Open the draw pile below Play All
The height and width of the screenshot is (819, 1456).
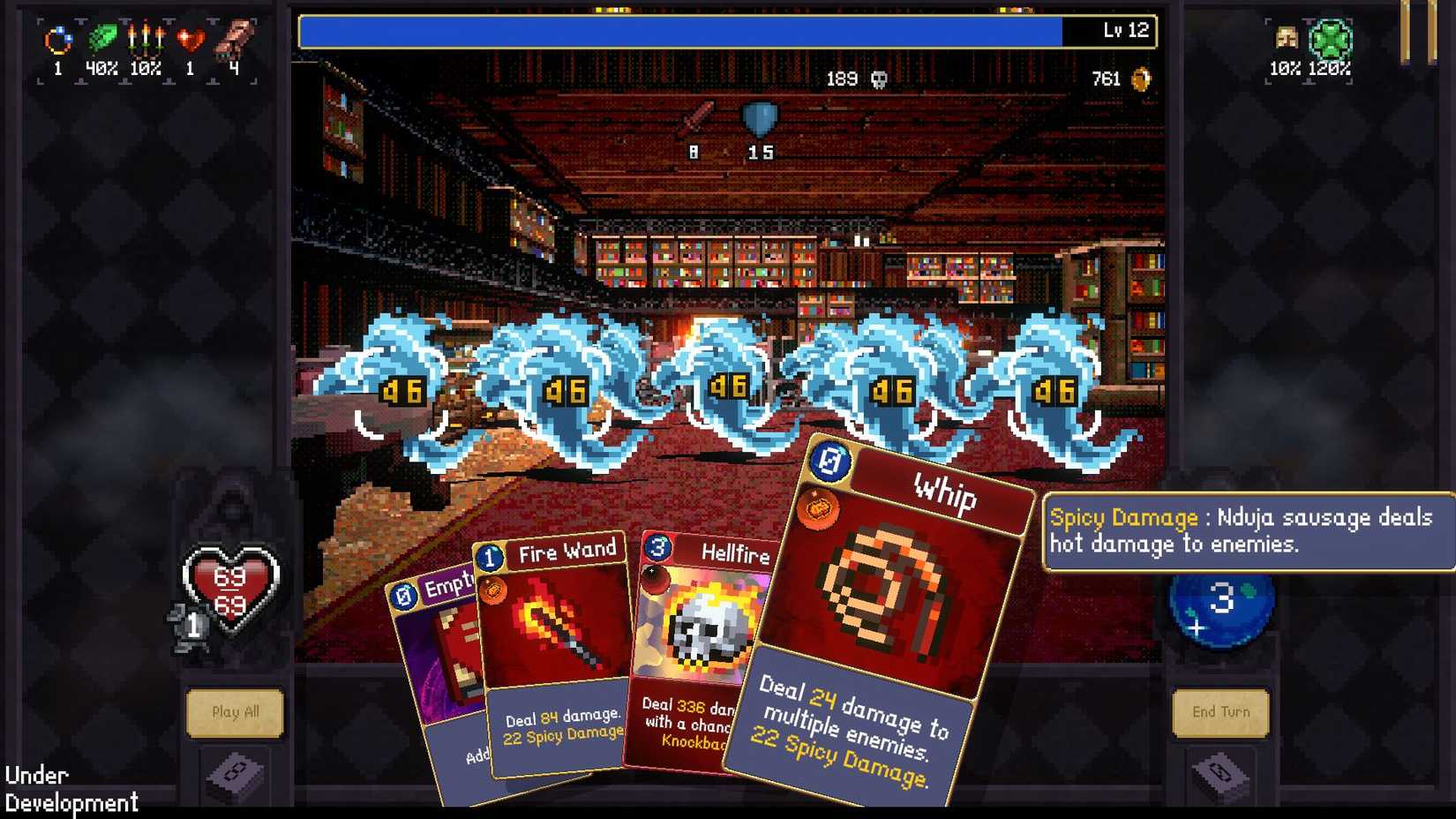pos(235,772)
